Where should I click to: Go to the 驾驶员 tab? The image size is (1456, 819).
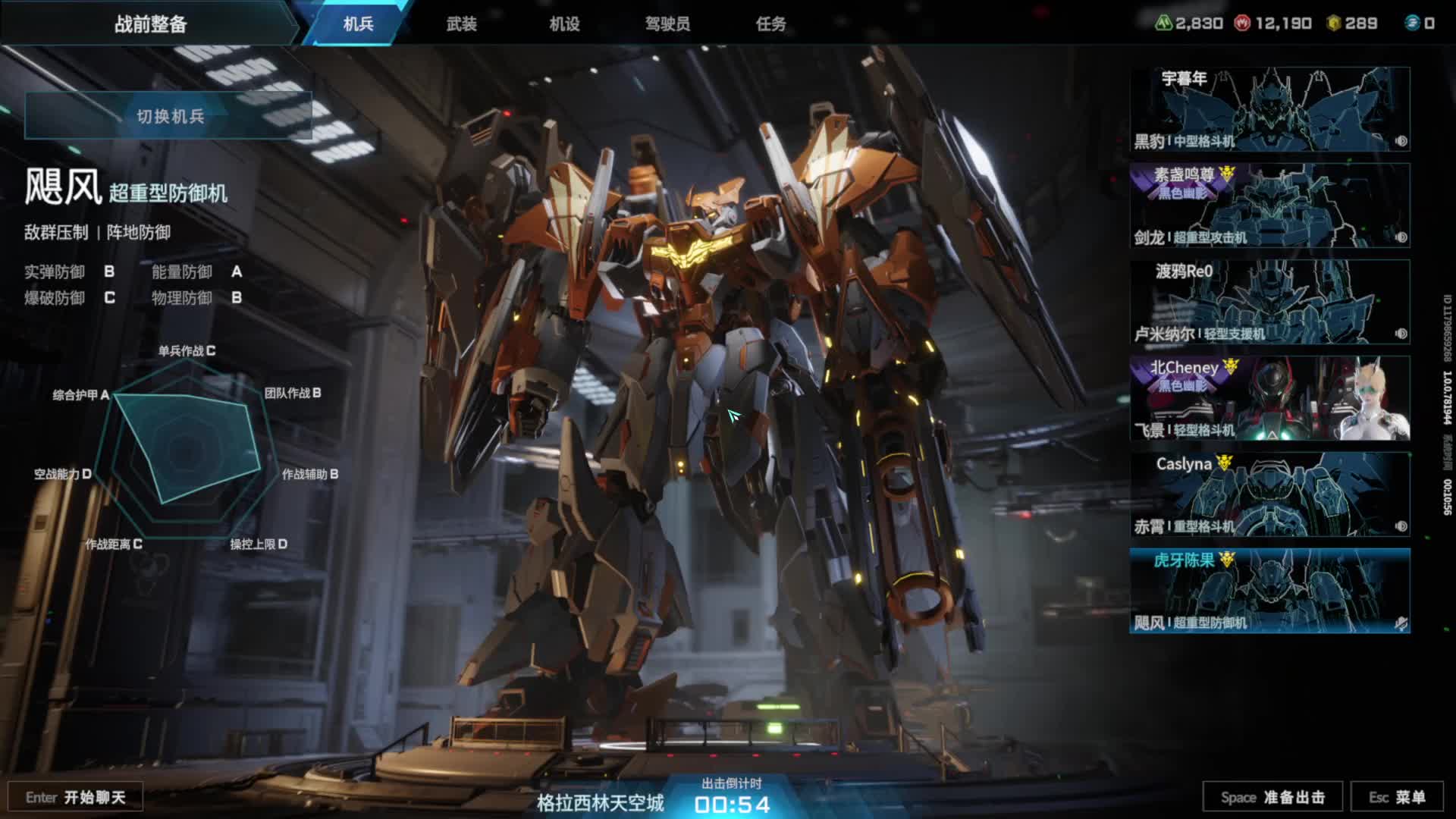(x=667, y=24)
